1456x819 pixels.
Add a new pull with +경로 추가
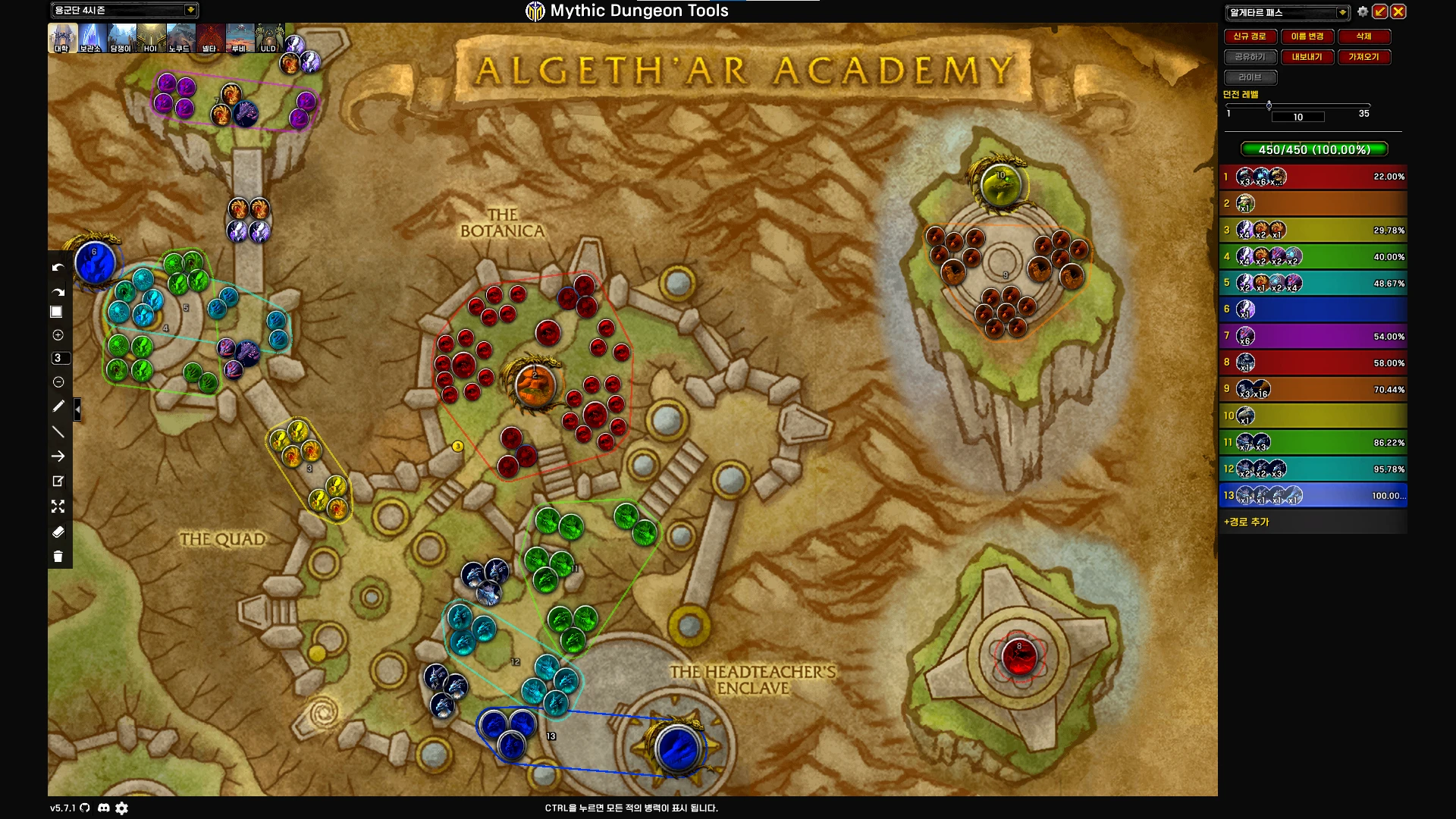pos(1247,522)
